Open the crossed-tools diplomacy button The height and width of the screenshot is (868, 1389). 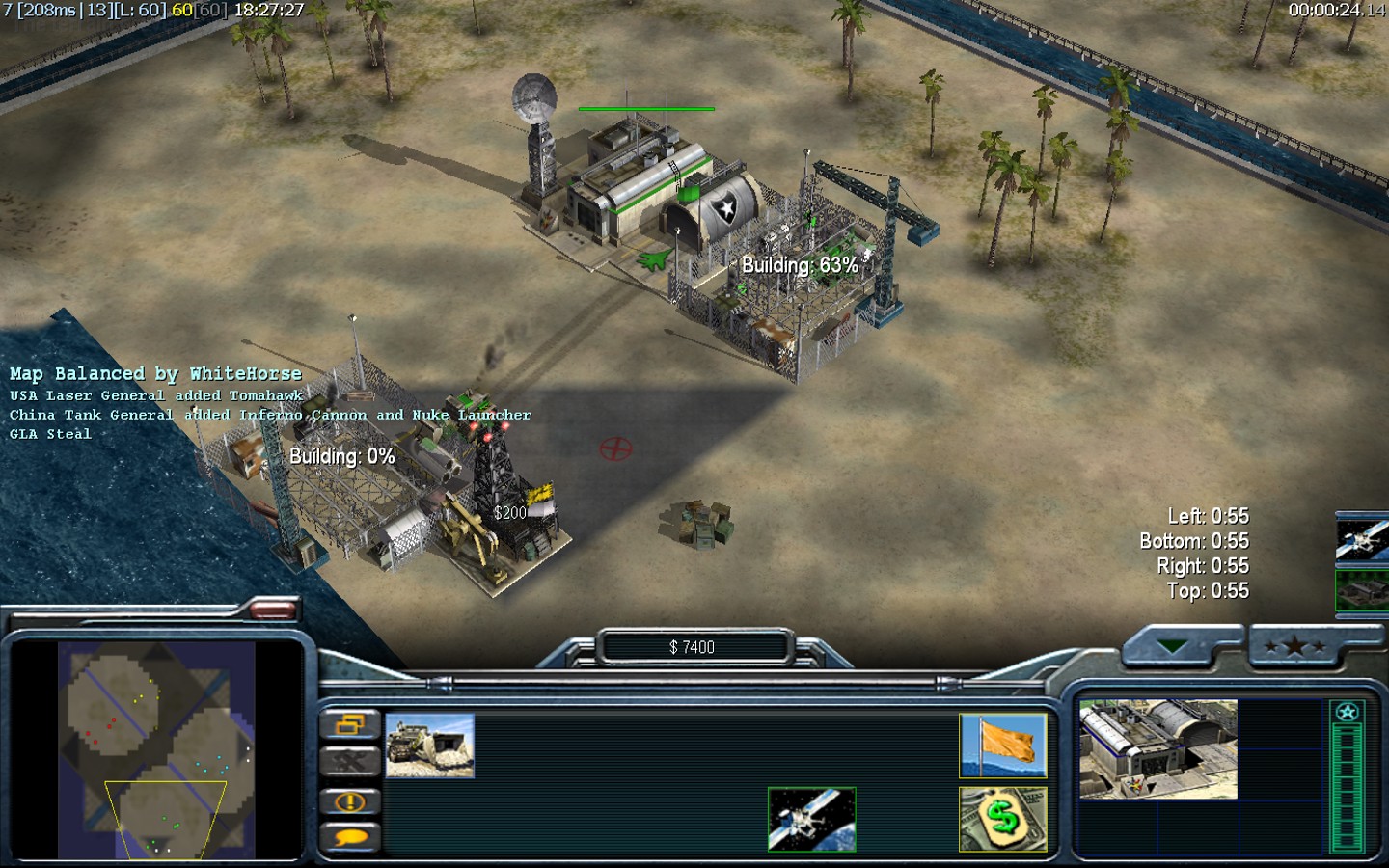coord(349,762)
